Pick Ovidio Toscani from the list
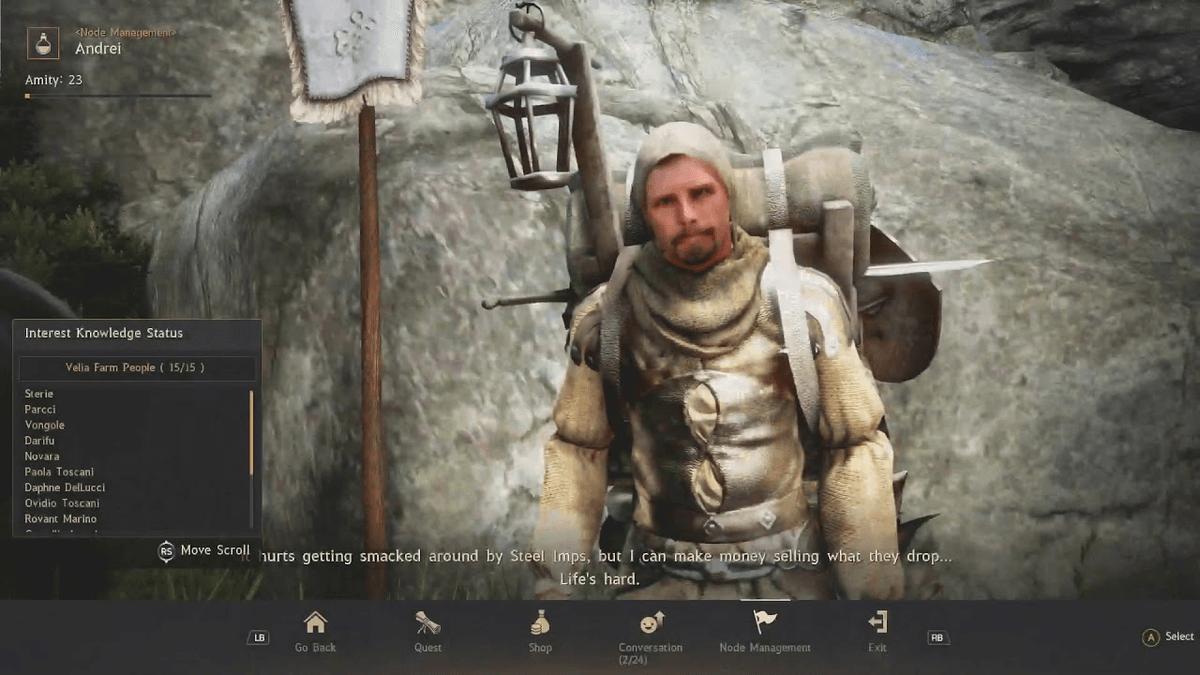Image resolution: width=1200 pixels, height=675 pixels. tap(62, 503)
